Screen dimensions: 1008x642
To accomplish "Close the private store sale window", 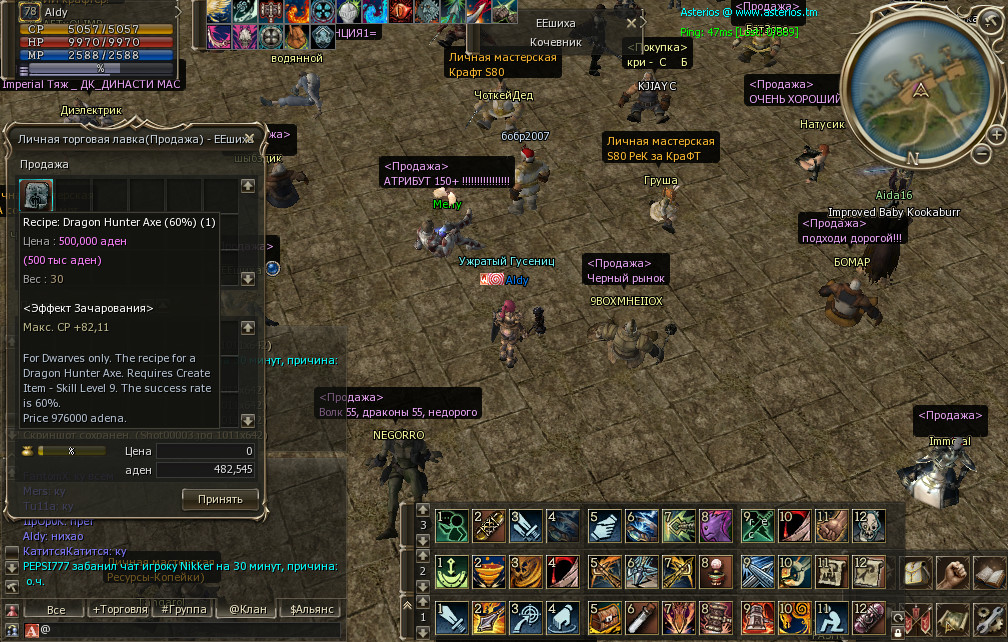I will pos(250,139).
